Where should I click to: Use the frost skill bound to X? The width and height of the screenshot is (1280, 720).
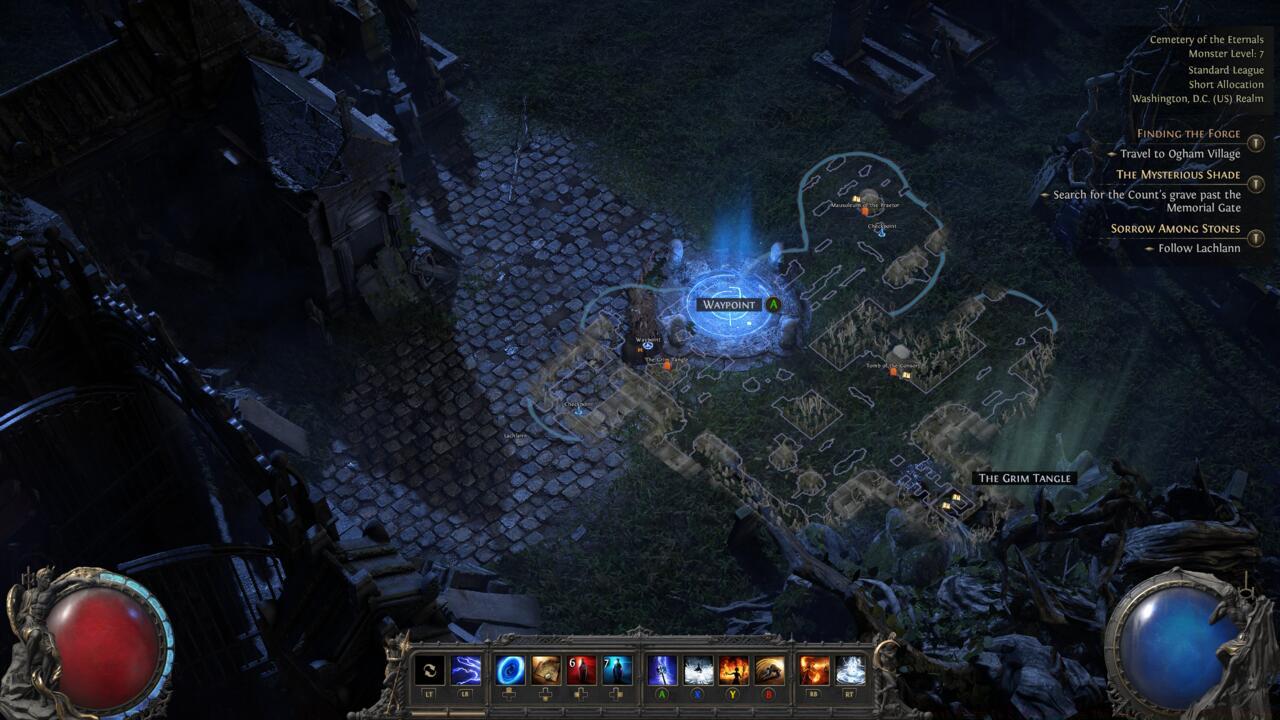click(697, 669)
